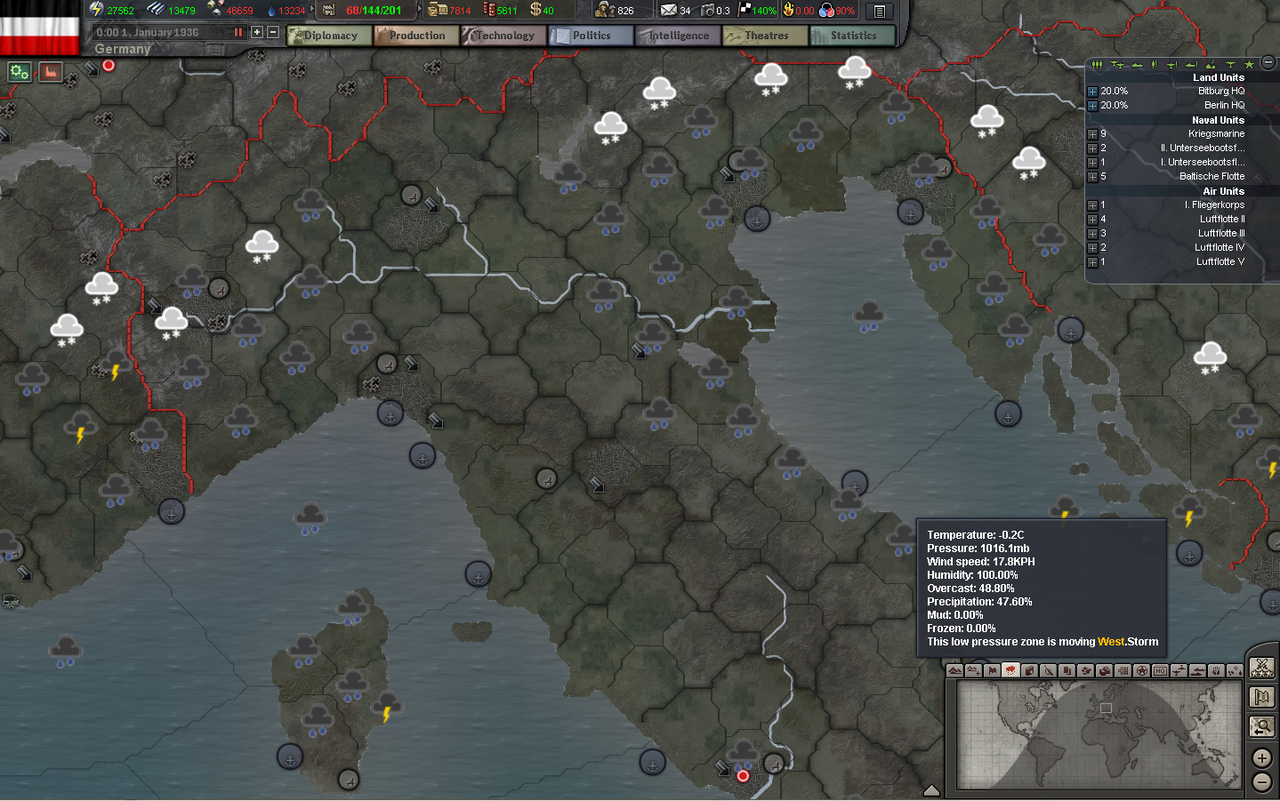Toggle the naval units filter in the outliner
The height and width of the screenshot is (801, 1280).
tap(1136, 65)
